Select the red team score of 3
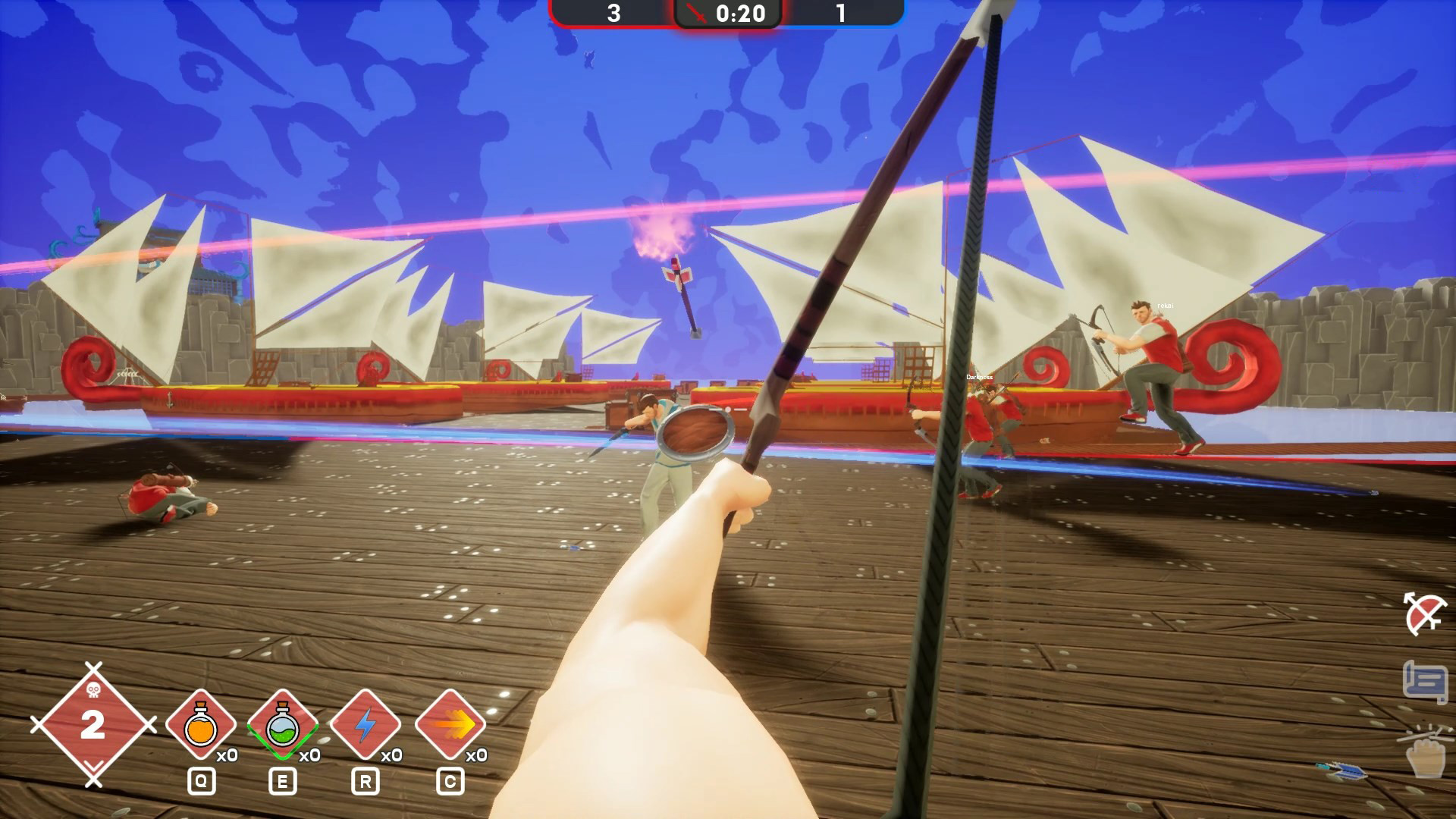This screenshot has width=1456, height=819. (x=613, y=13)
